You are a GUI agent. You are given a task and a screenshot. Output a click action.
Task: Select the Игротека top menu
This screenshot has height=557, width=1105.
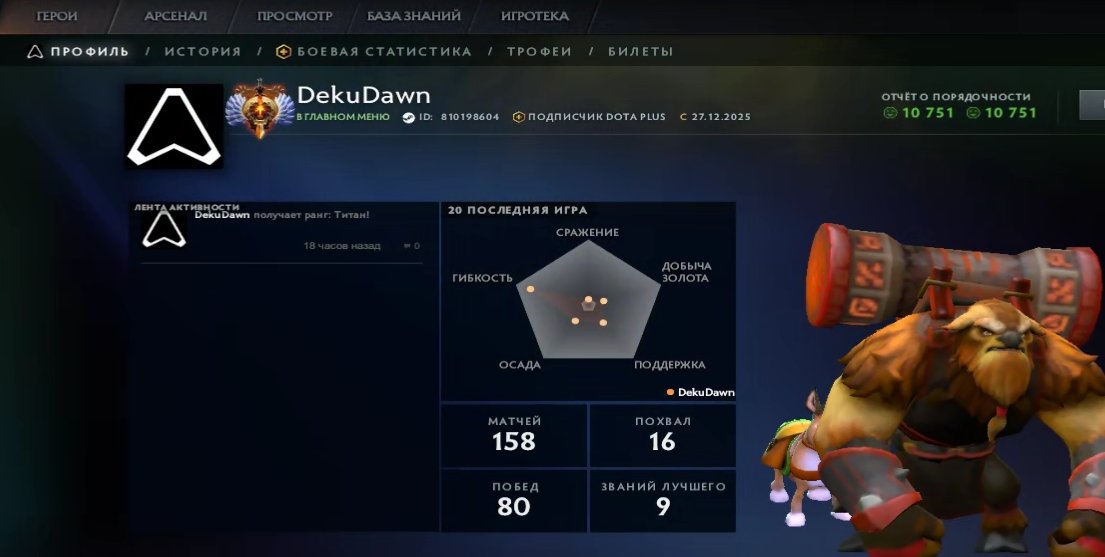(534, 16)
